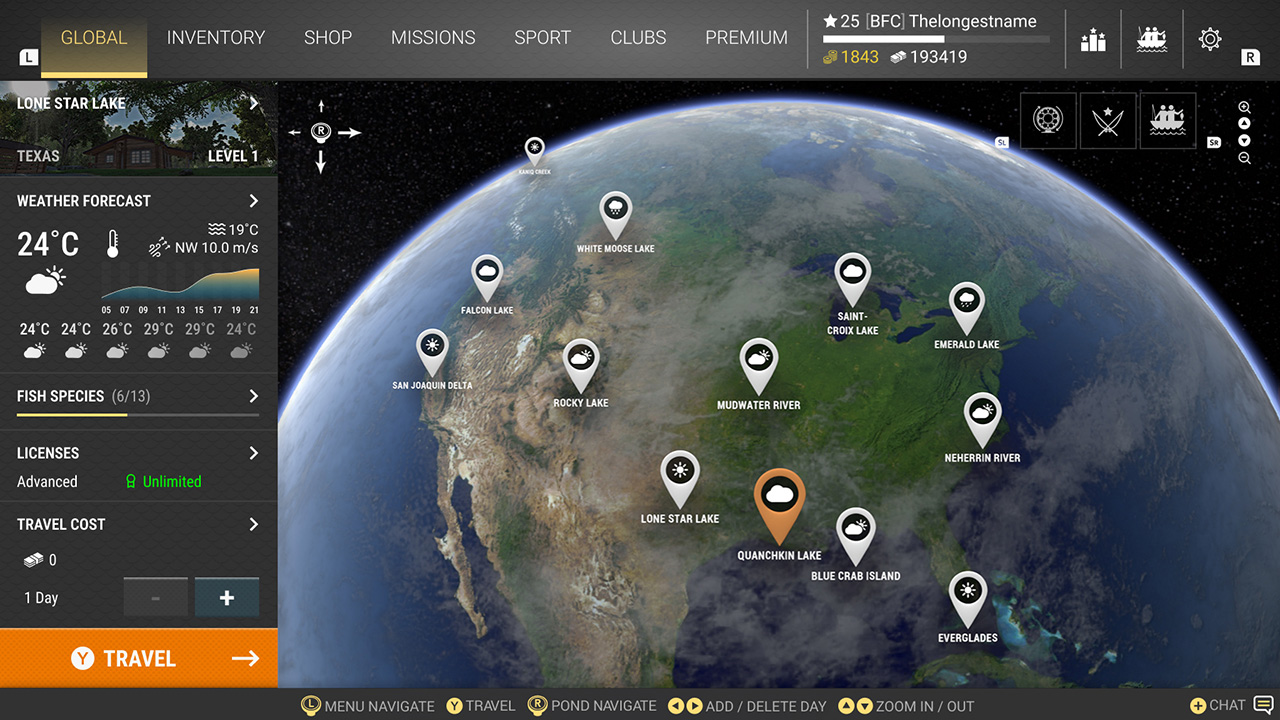The image size is (1280, 720).
Task: Click the orange Travel button
Action: 138,658
